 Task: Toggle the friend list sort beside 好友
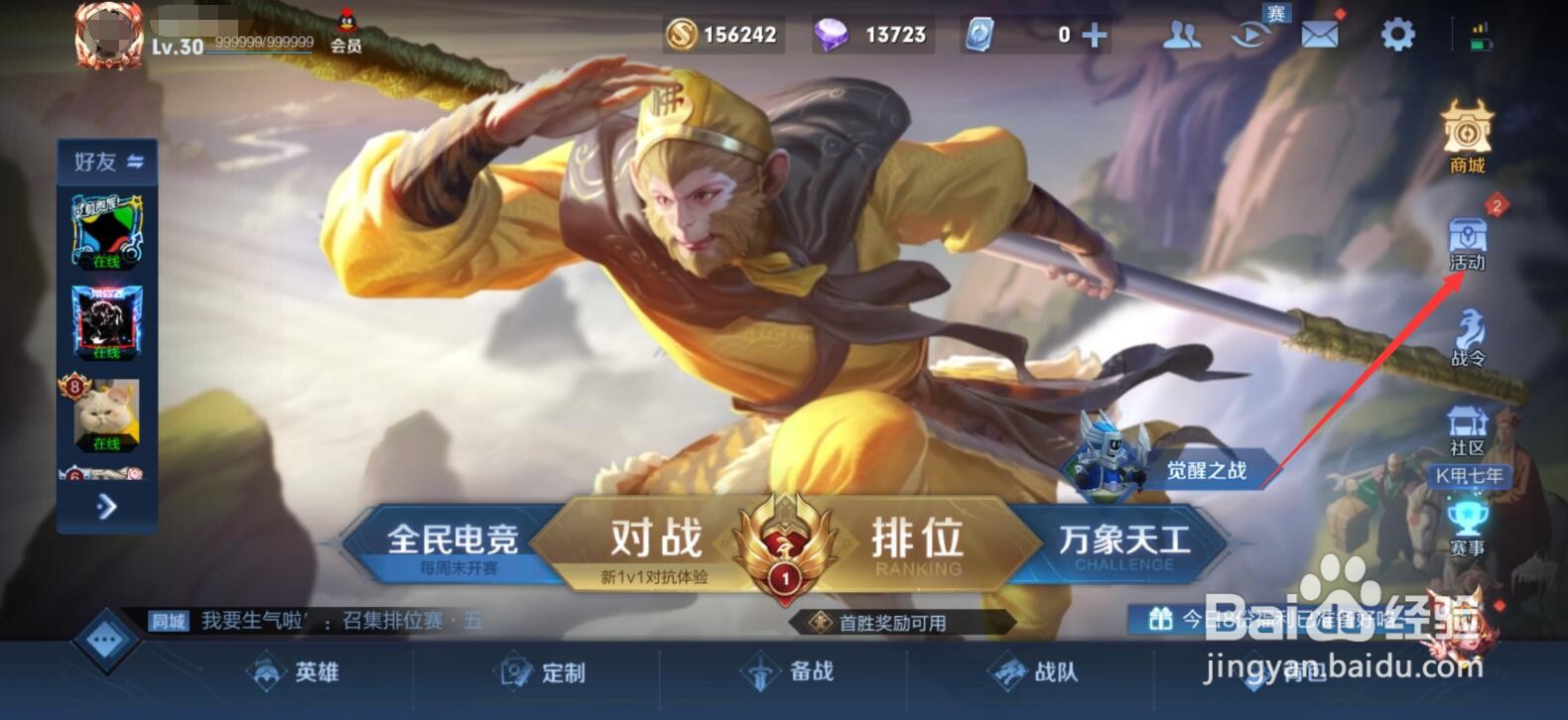(138, 162)
